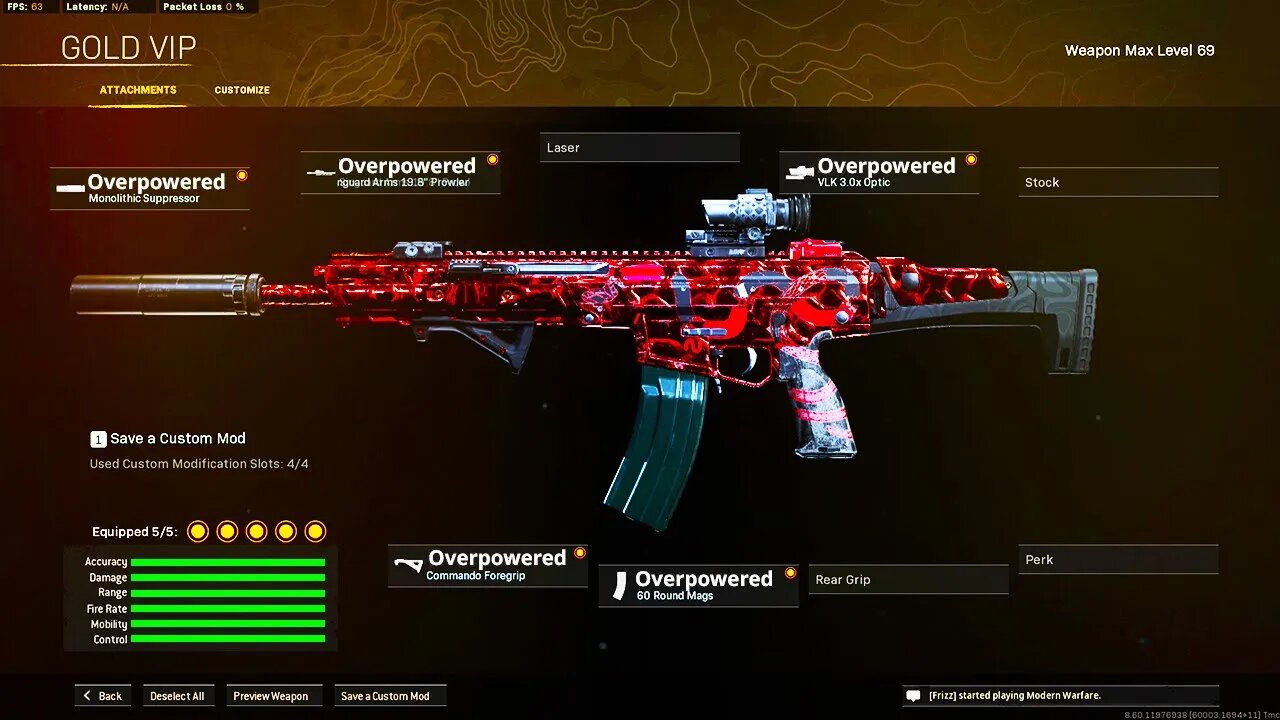
Task: Click the chat bubble icon beside the Frizz notification
Action: point(913,695)
